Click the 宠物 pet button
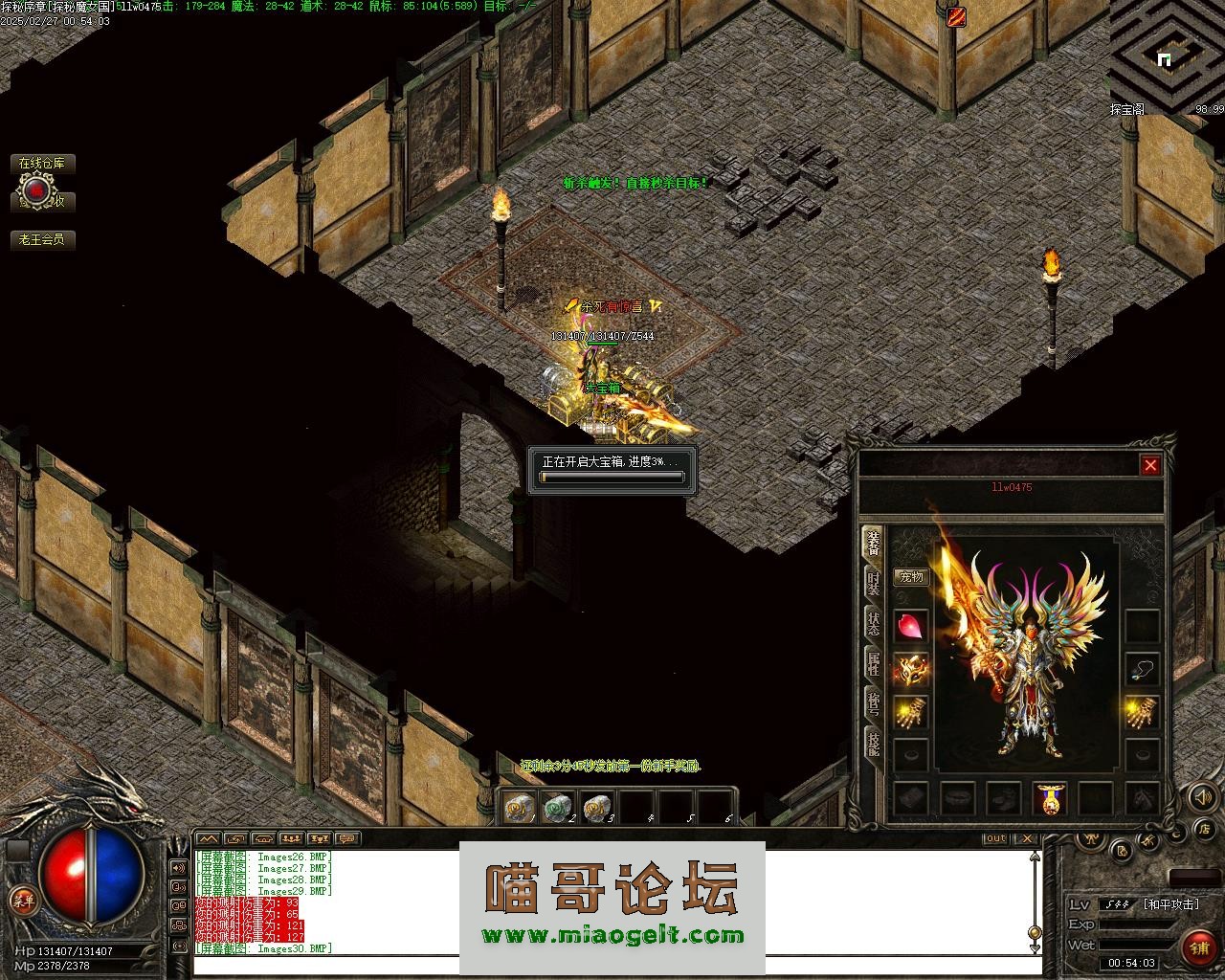This screenshot has width=1225, height=980. [x=910, y=577]
